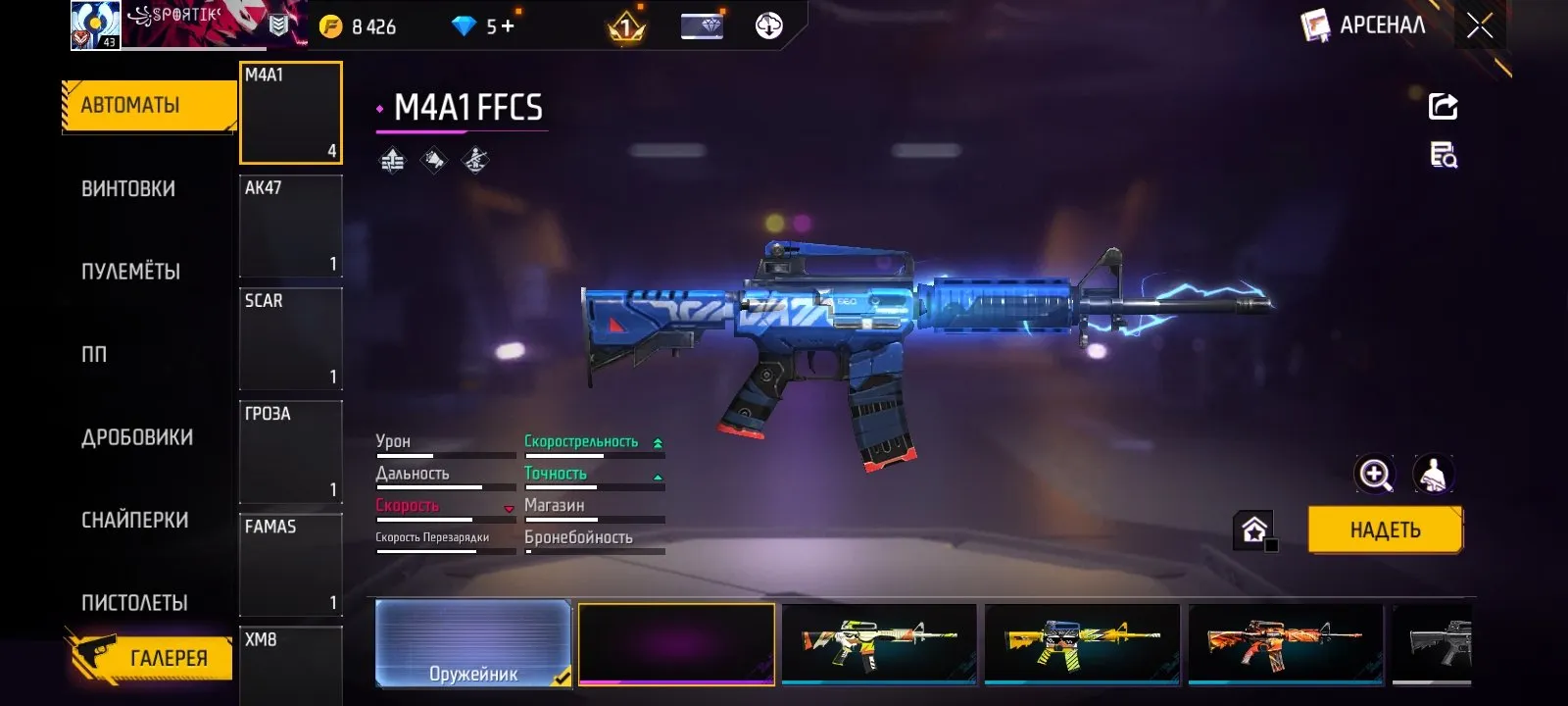Open the ГАЛЕРЕЯ tab
This screenshot has height=706, width=1568.
click(167, 658)
